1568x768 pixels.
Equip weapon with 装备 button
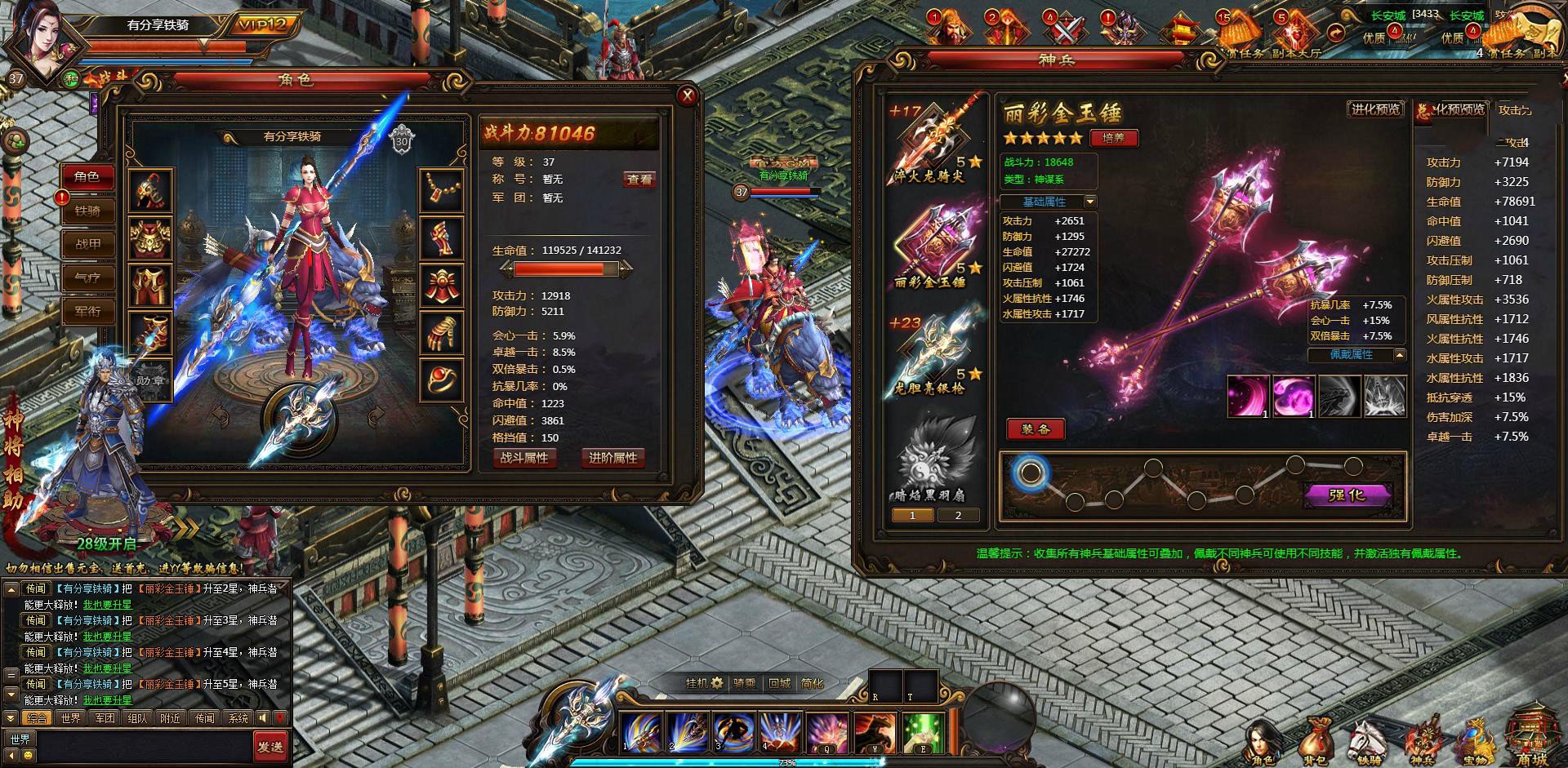tap(1036, 429)
